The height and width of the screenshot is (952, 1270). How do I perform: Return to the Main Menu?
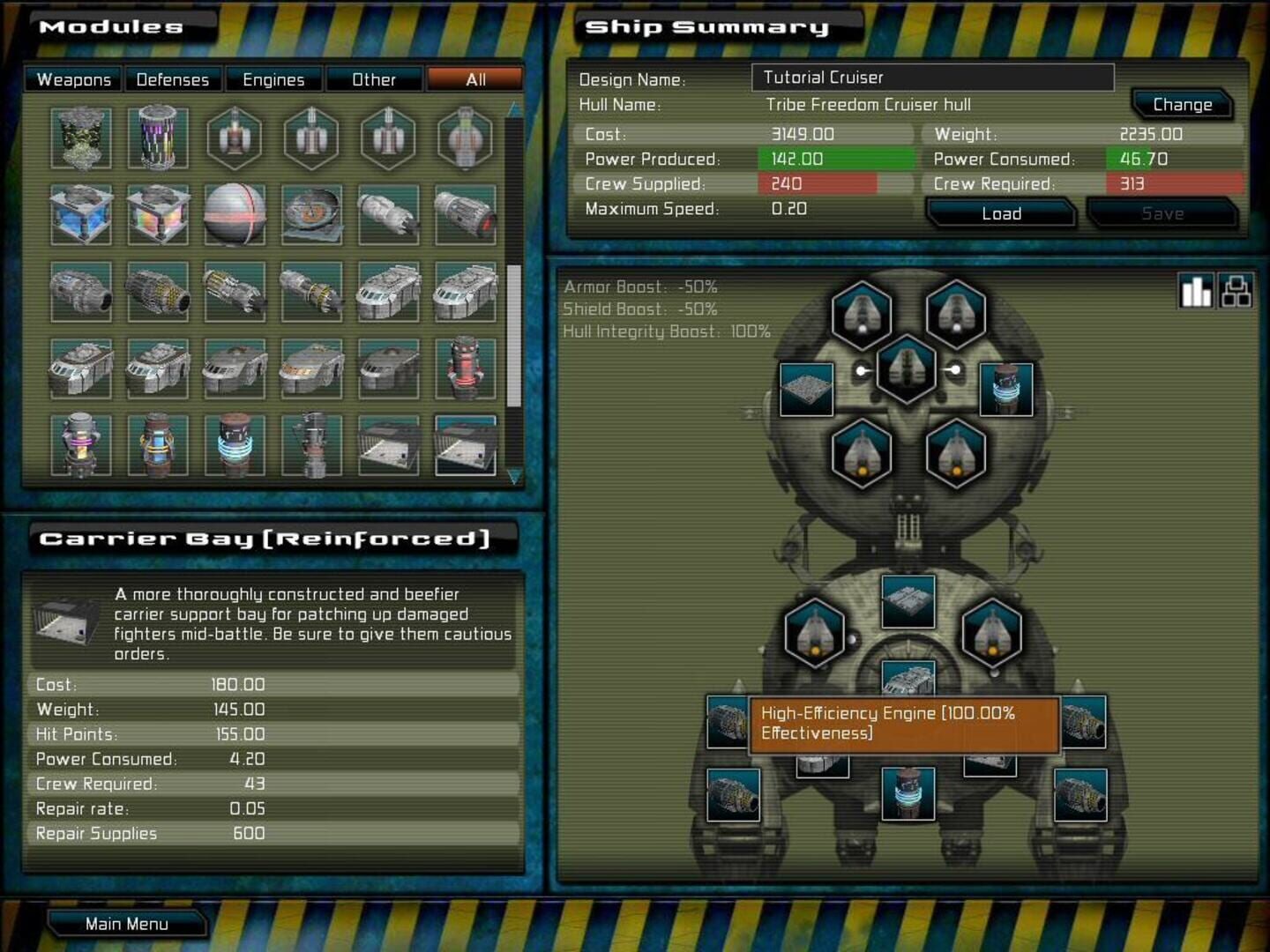pos(127,923)
